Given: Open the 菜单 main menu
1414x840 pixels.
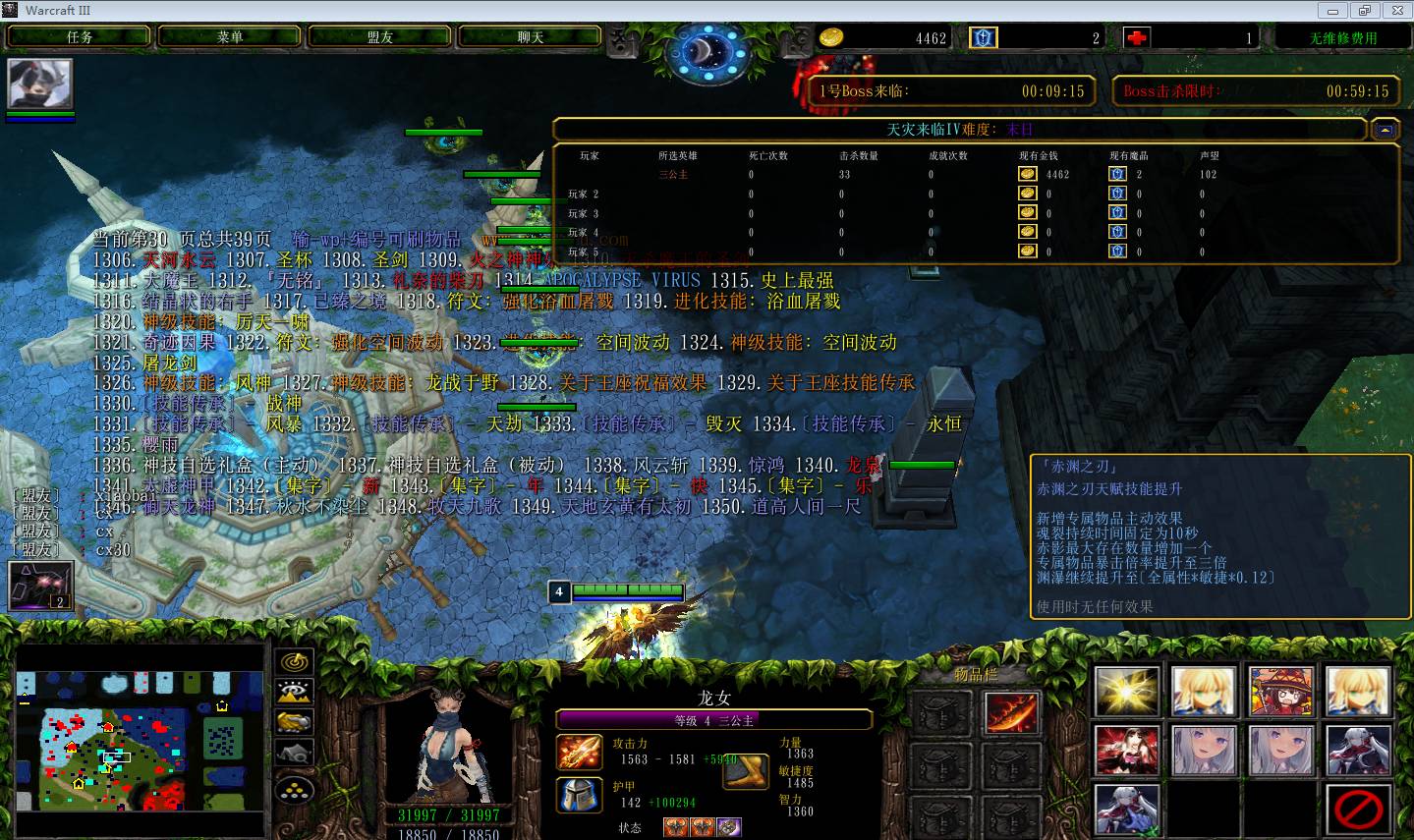Looking at the screenshot, I should (230, 36).
